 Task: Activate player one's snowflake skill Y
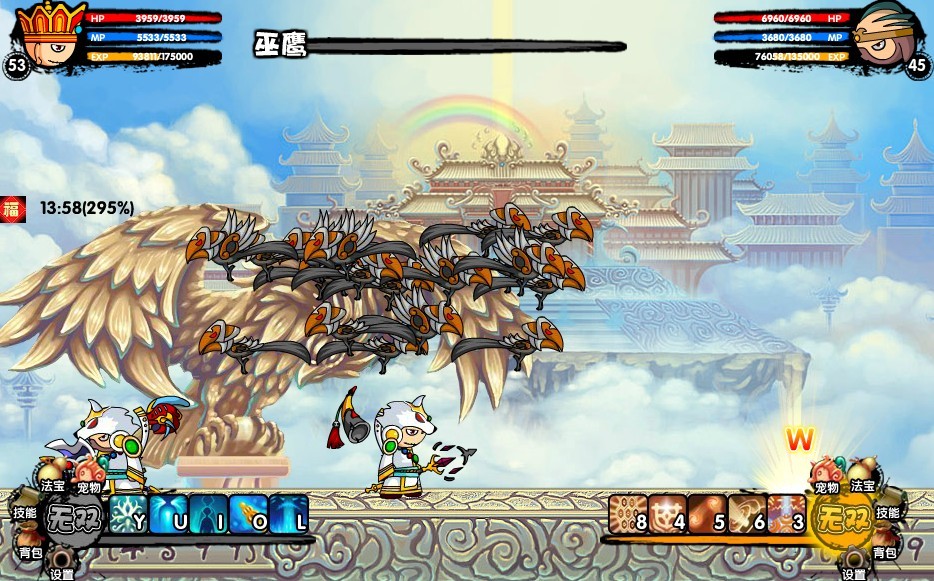click(127, 513)
